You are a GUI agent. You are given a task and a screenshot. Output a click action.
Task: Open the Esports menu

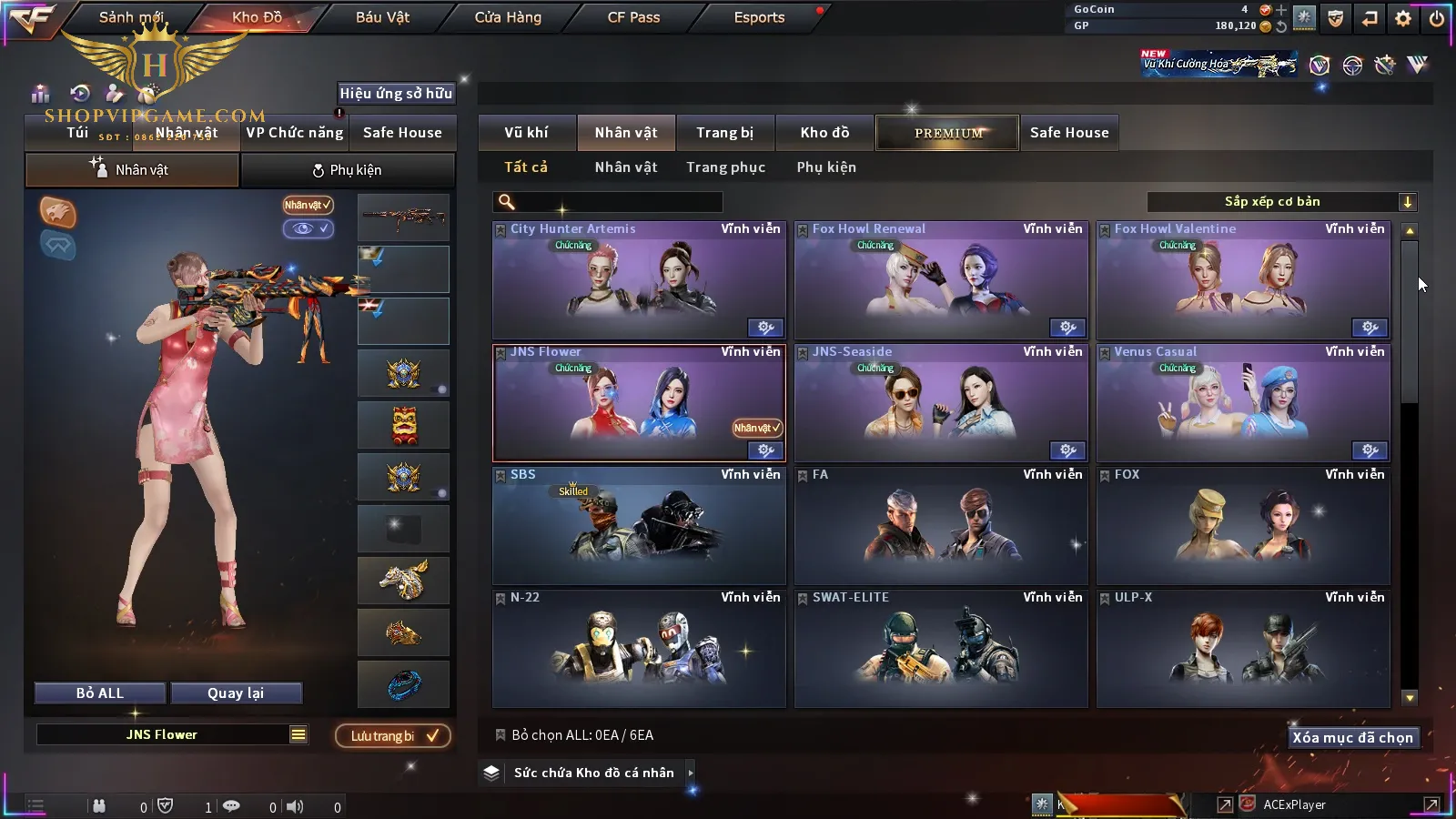click(x=759, y=17)
